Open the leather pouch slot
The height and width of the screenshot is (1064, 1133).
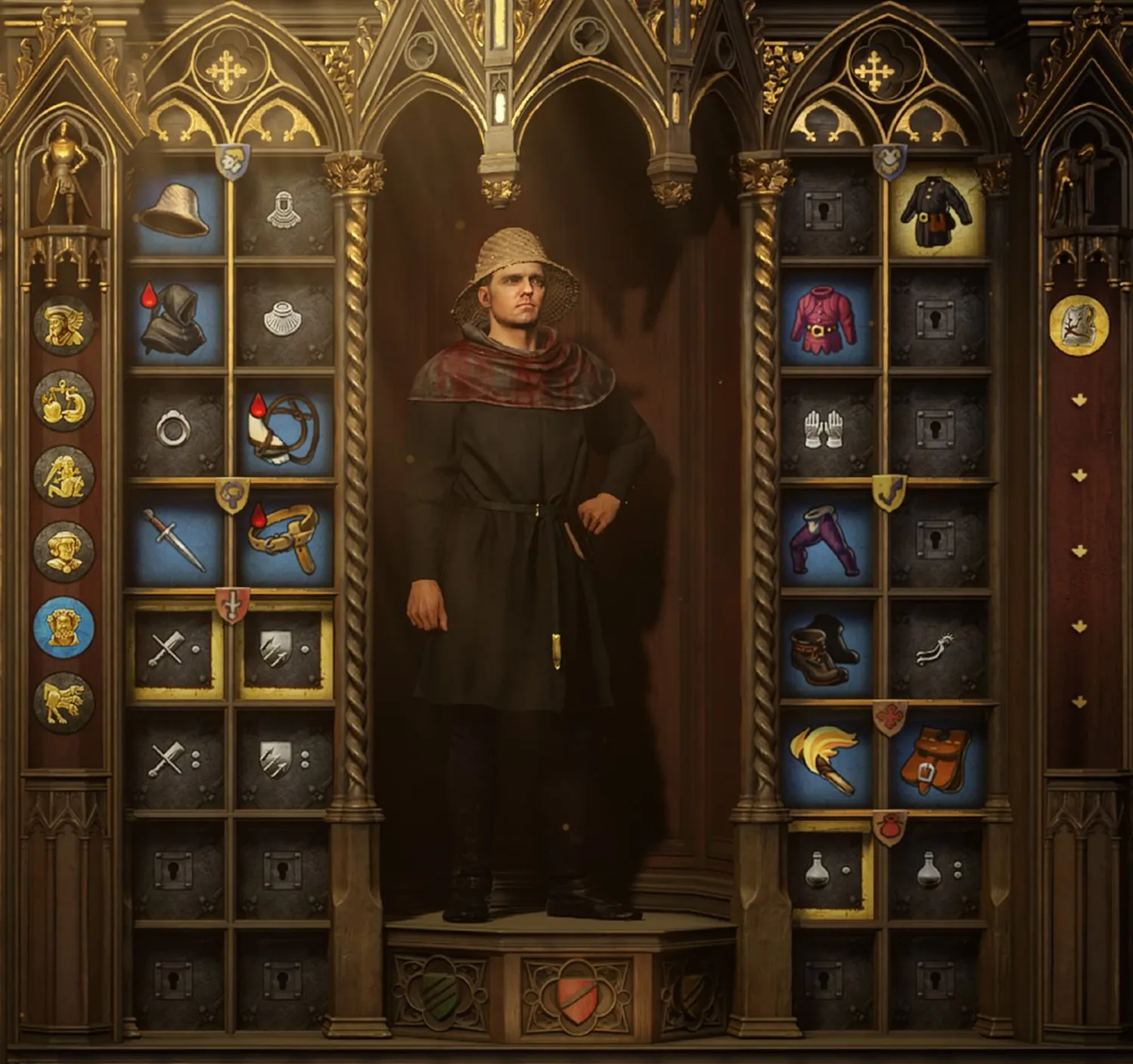(x=936, y=758)
